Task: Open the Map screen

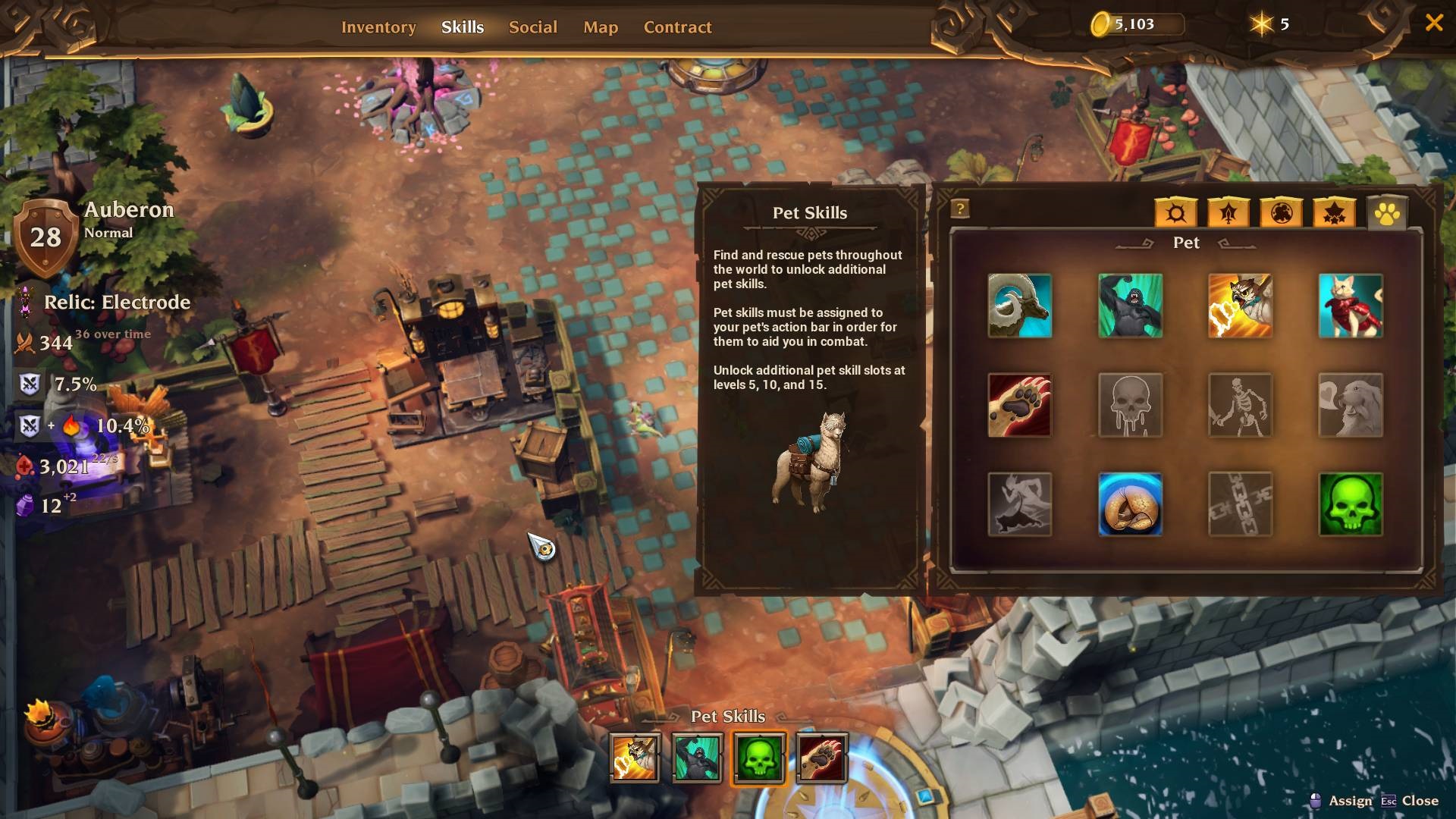Action: point(601,27)
